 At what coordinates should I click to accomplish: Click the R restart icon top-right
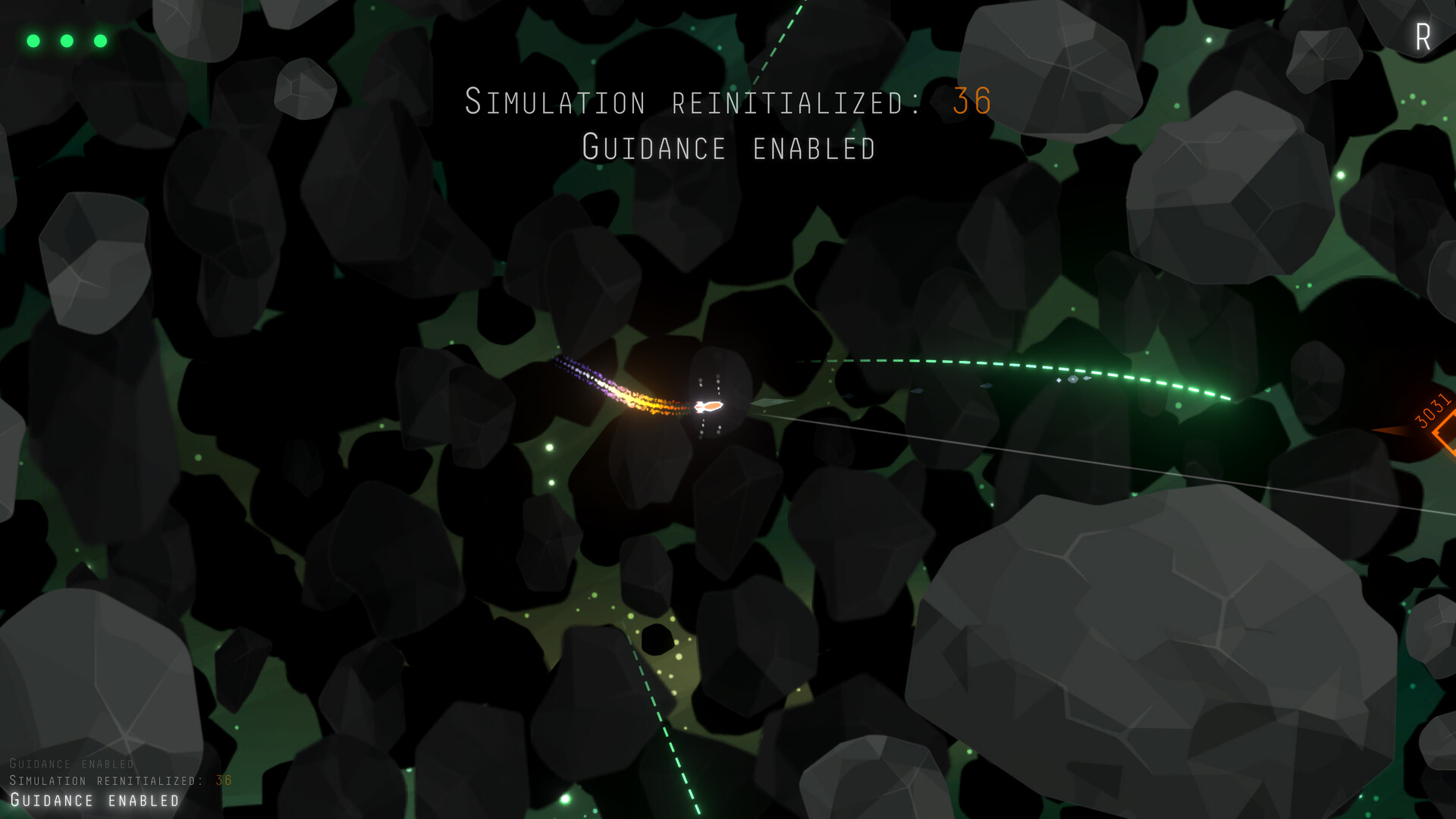point(1423,36)
